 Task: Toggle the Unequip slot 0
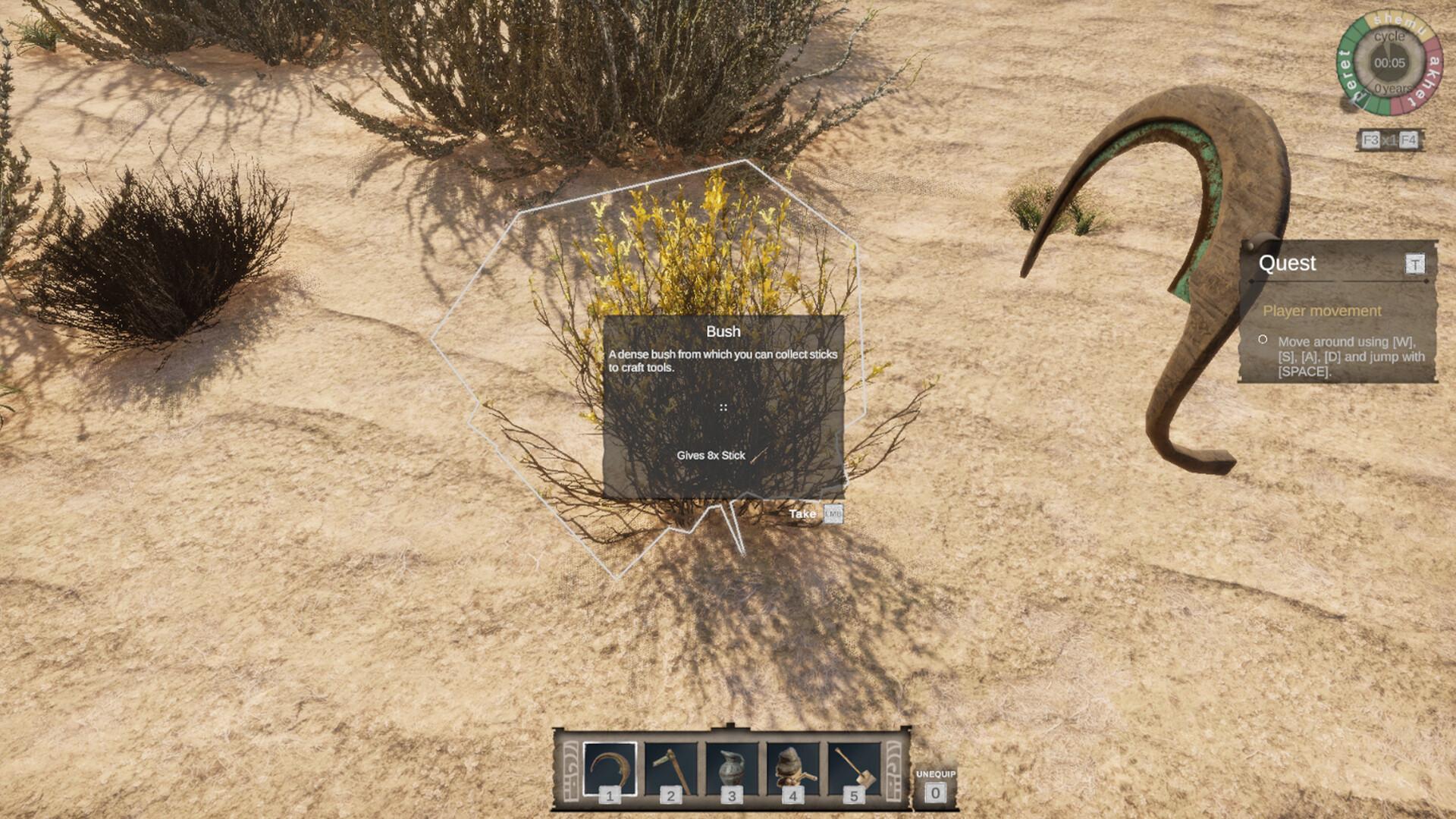click(x=935, y=791)
